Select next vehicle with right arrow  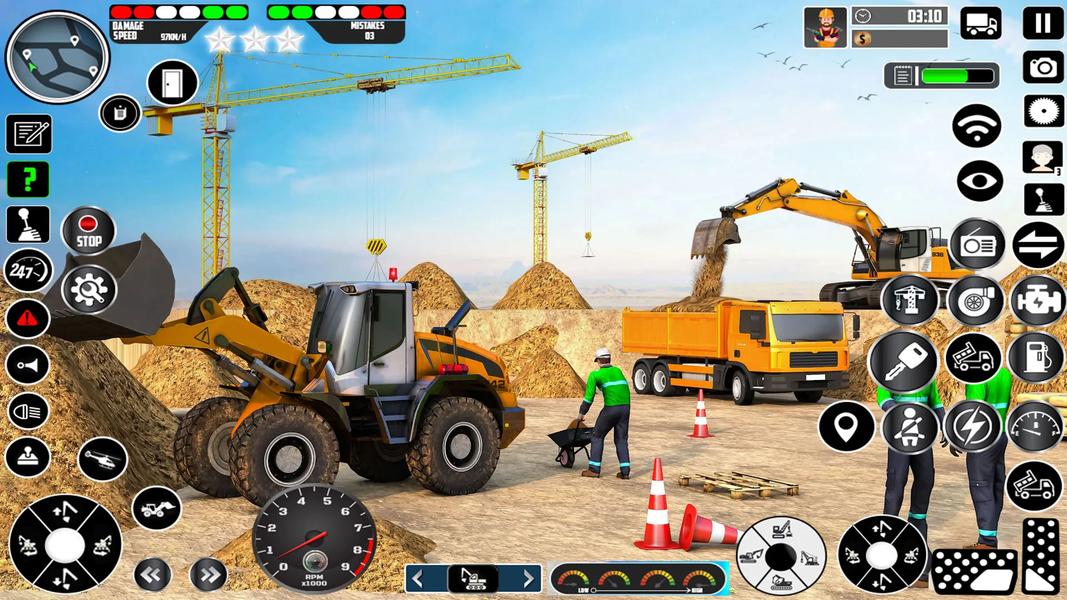(x=528, y=579)
